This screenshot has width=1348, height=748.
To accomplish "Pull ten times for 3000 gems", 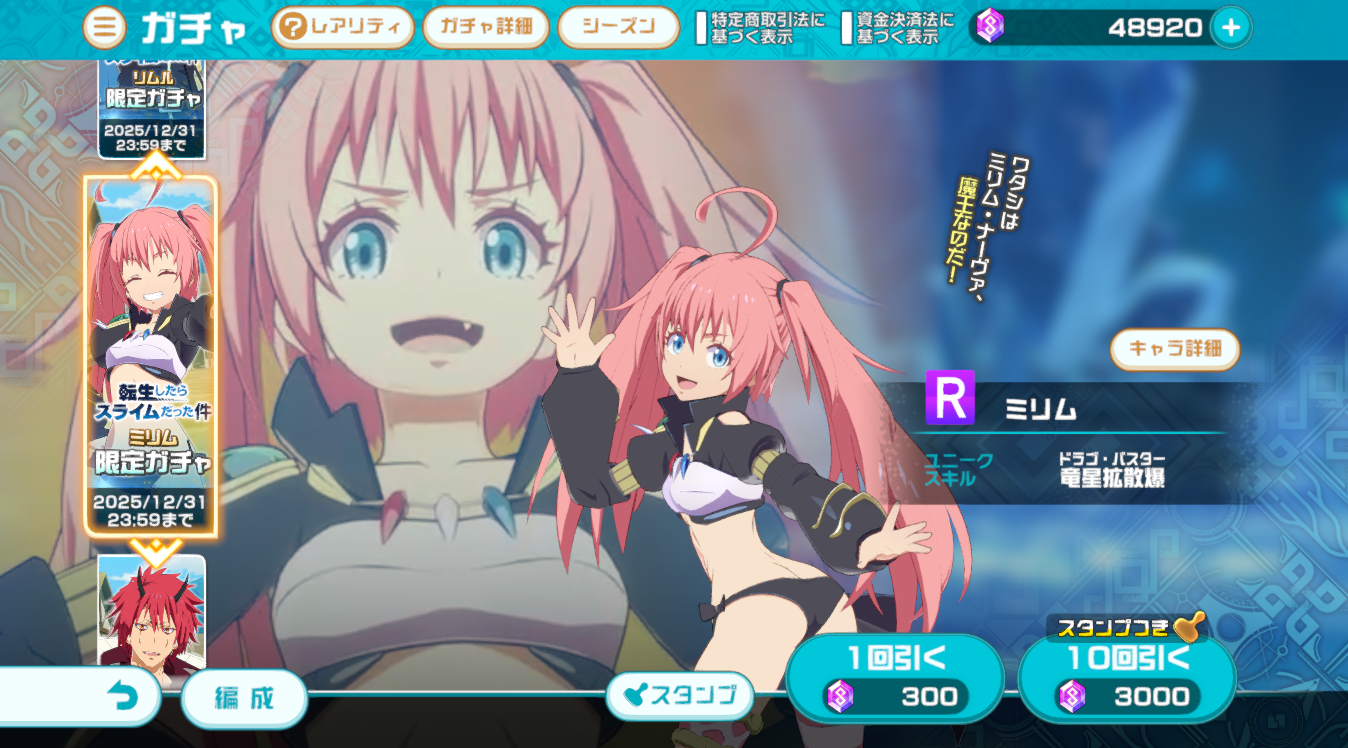I will [1127, 678].
